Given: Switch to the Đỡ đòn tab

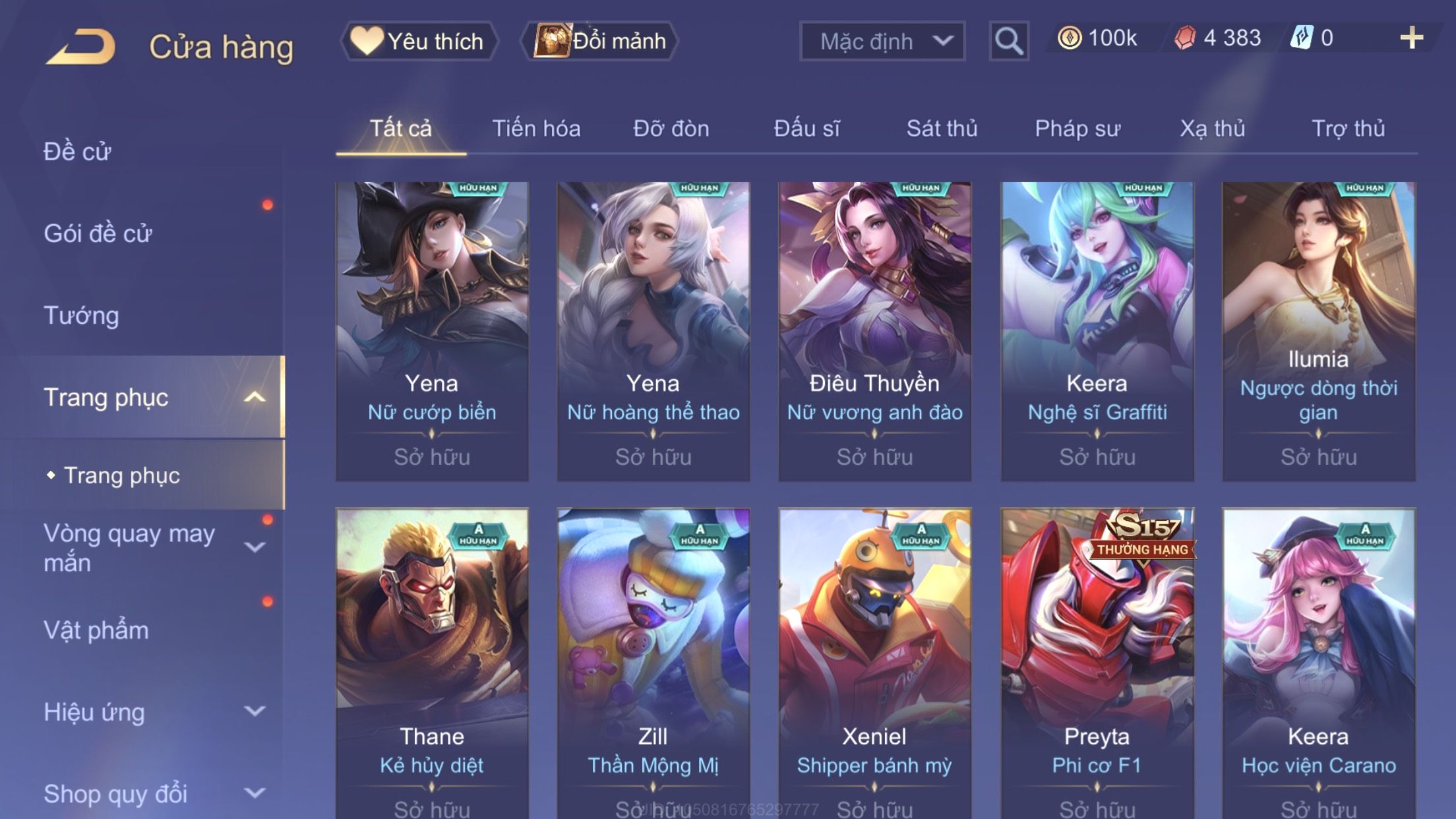Looking at the screenshot, I should [671, 129].
